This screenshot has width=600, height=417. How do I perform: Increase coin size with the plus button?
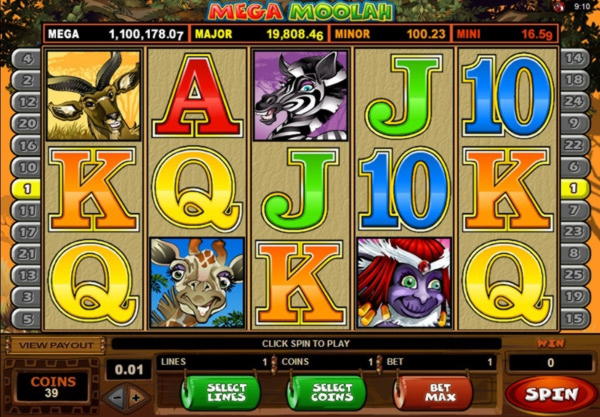coord(137,395)
